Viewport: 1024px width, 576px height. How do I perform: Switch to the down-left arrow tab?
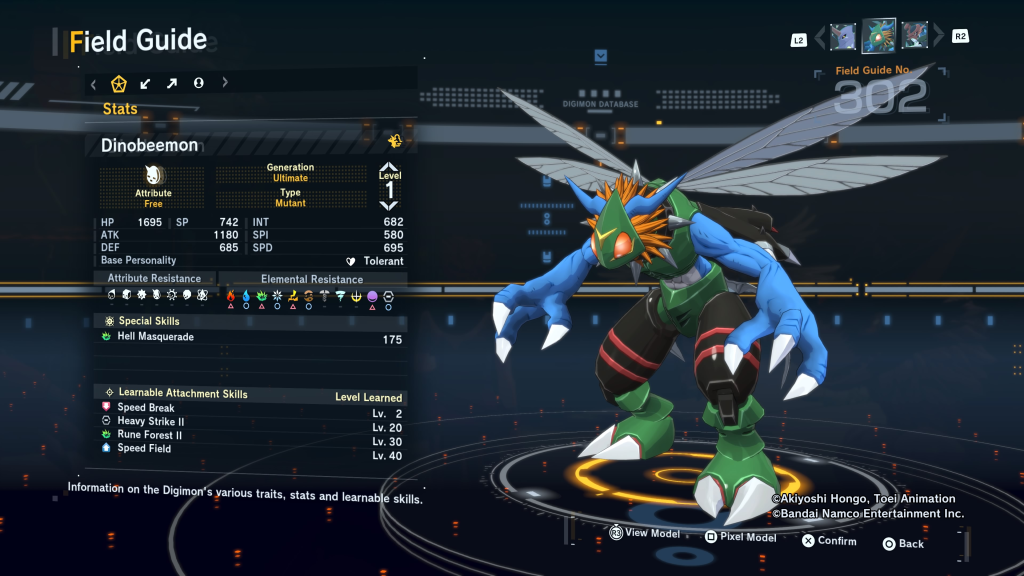click(x=146, y=84)
